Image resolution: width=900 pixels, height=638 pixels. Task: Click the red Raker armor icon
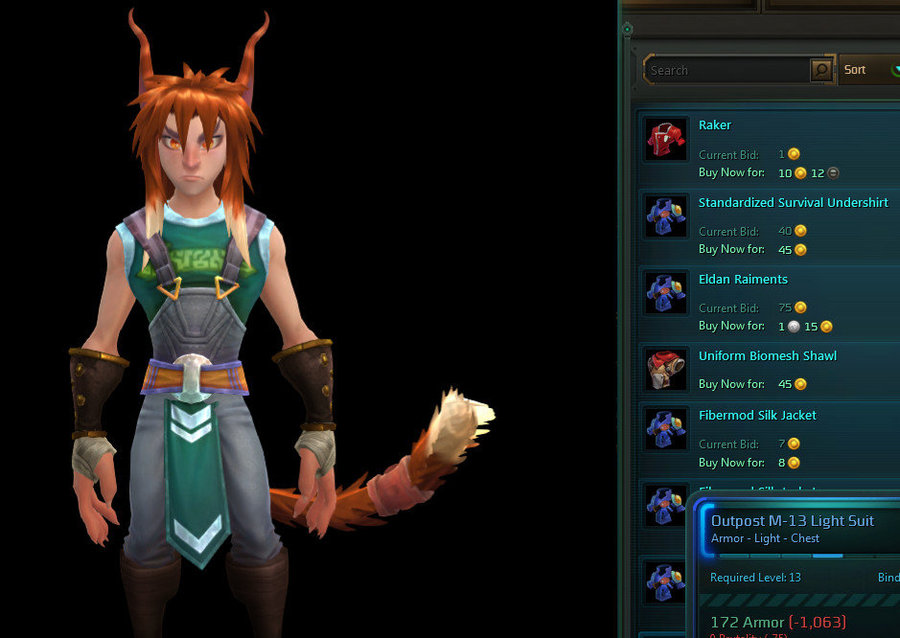point(666,140)
